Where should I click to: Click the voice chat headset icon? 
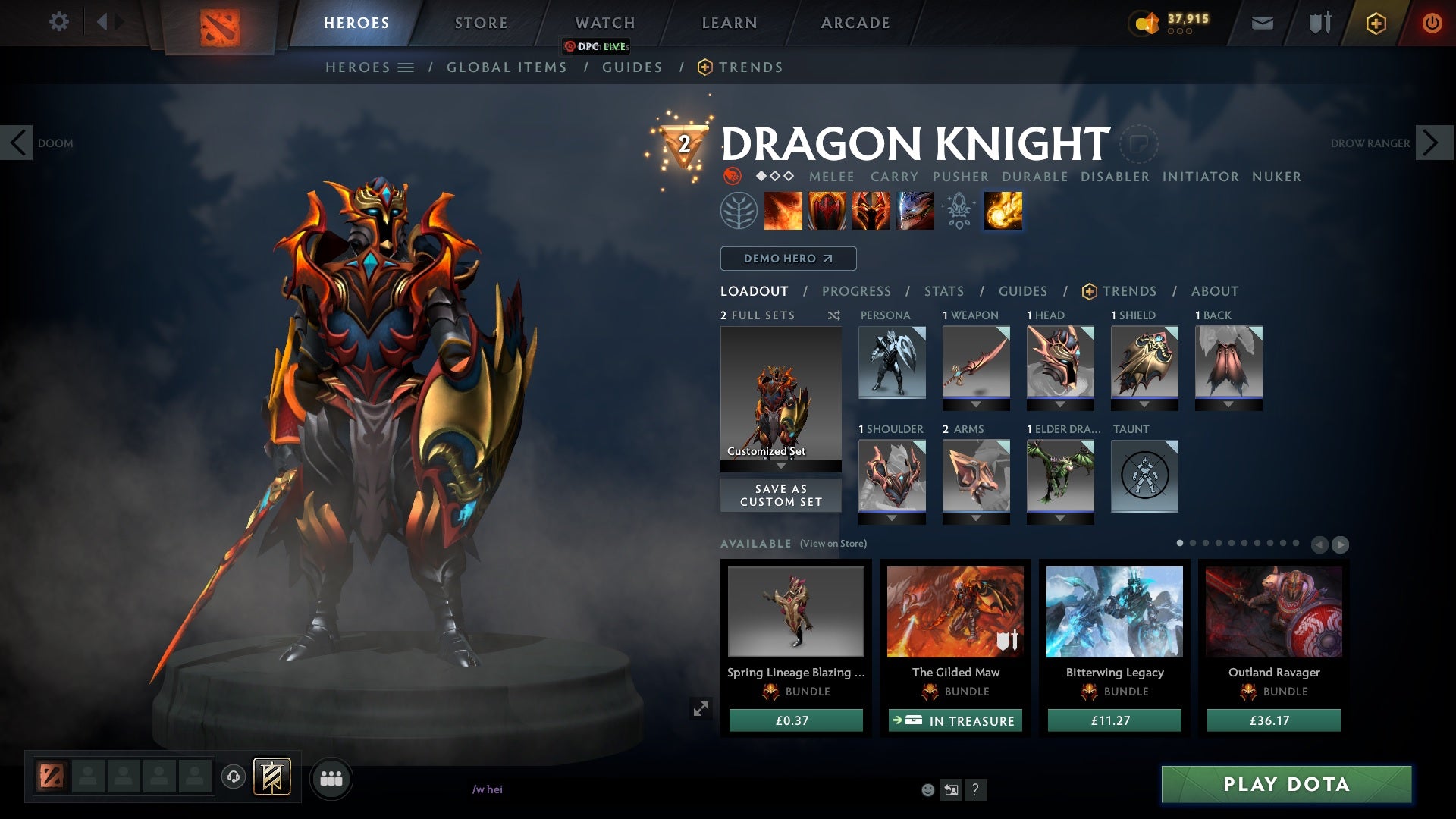[x=234, y=777]
